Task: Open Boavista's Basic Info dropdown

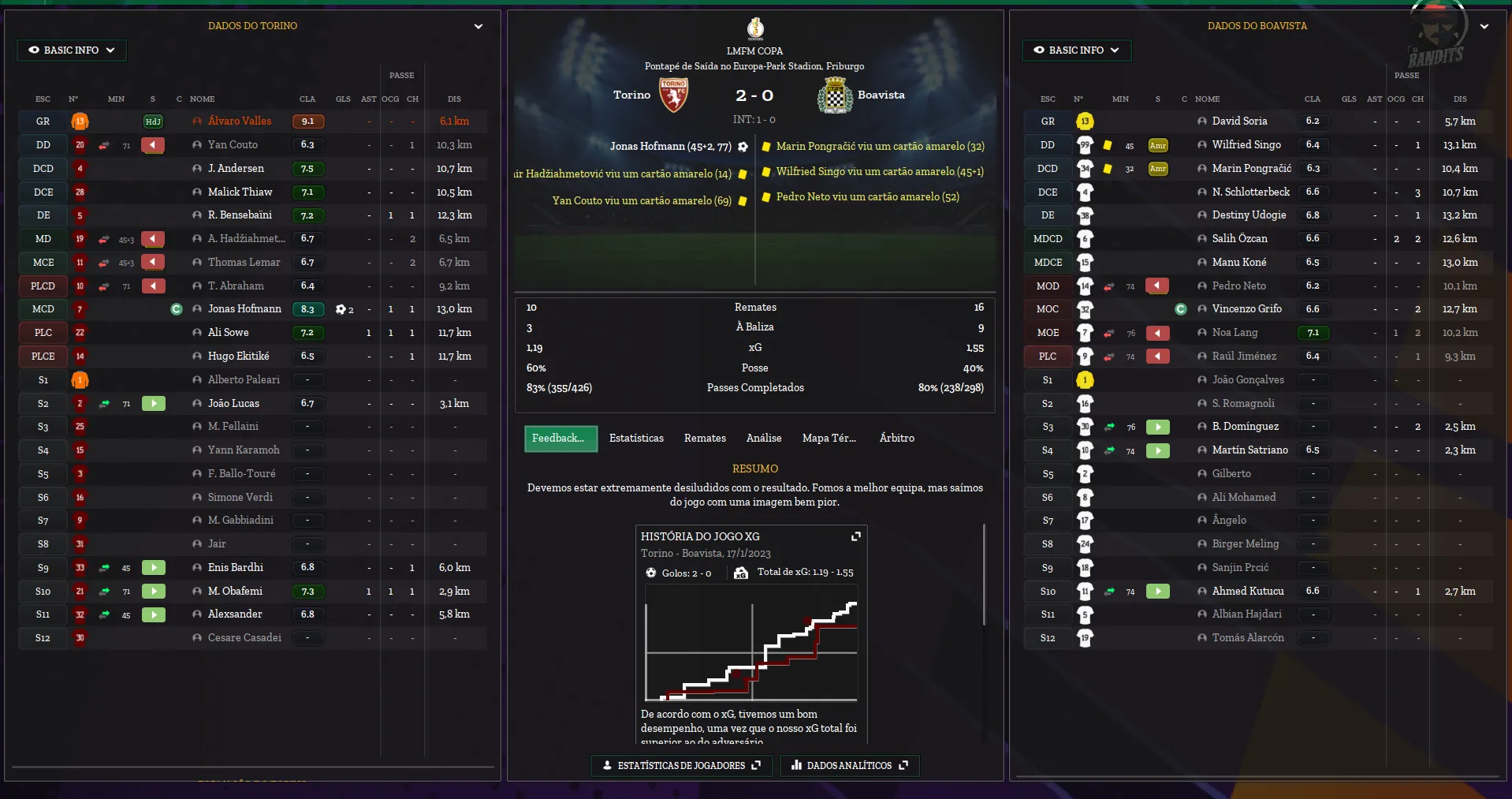Action: click(x=1076, y=50)
